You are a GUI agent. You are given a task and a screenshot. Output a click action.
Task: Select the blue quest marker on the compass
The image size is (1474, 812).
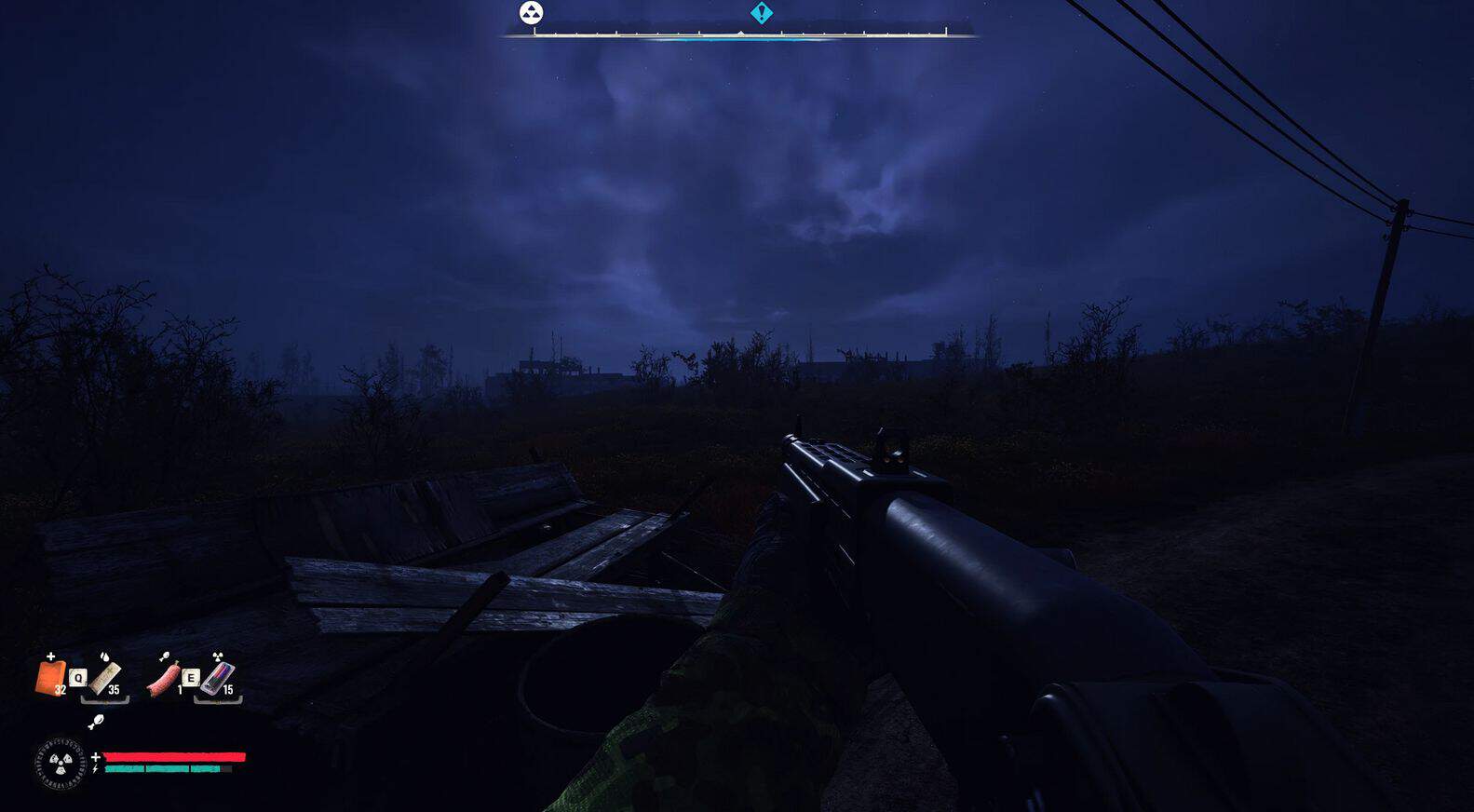tap(762, 13)
